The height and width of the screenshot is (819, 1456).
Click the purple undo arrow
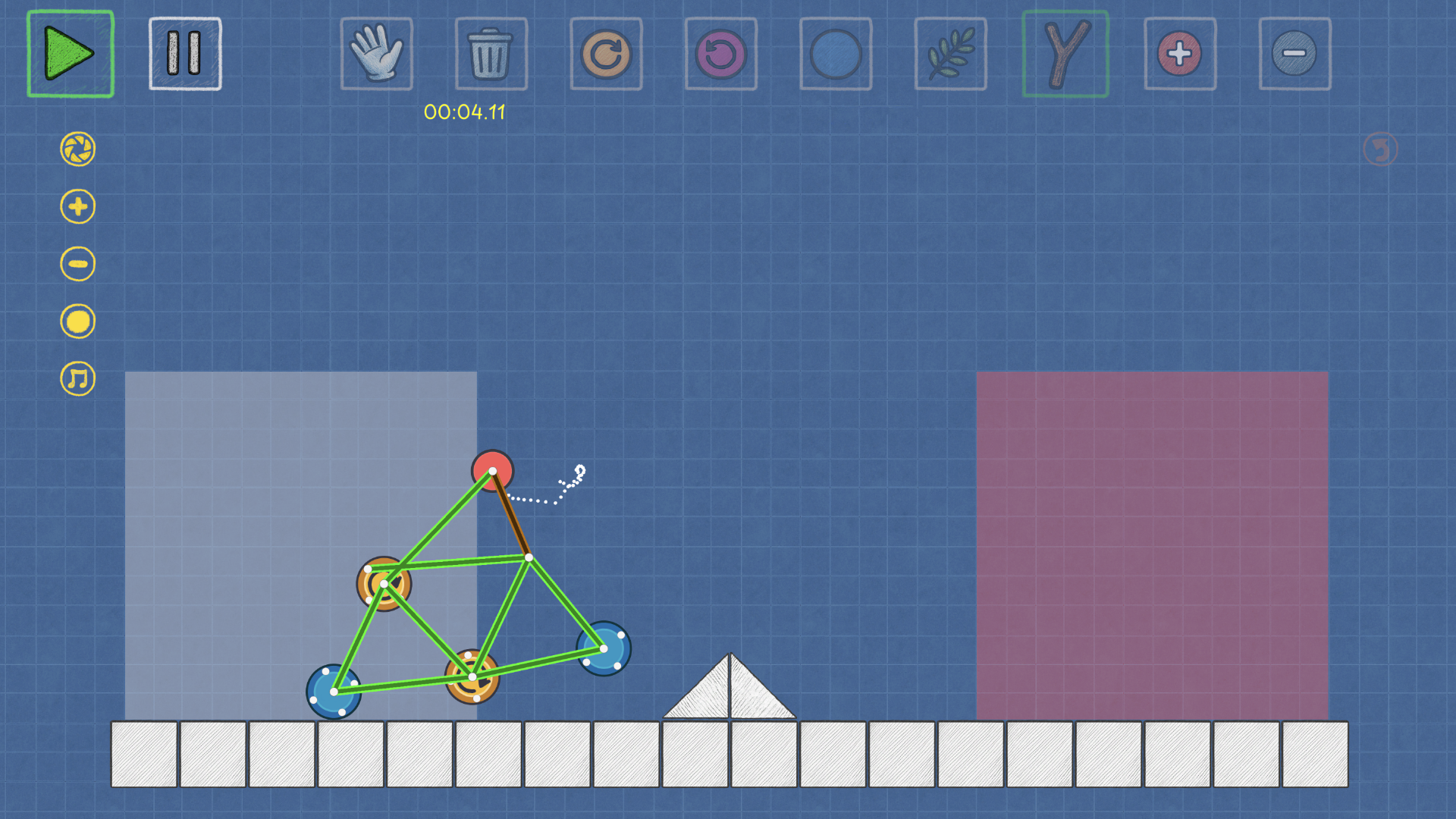[x=720, y=53]
